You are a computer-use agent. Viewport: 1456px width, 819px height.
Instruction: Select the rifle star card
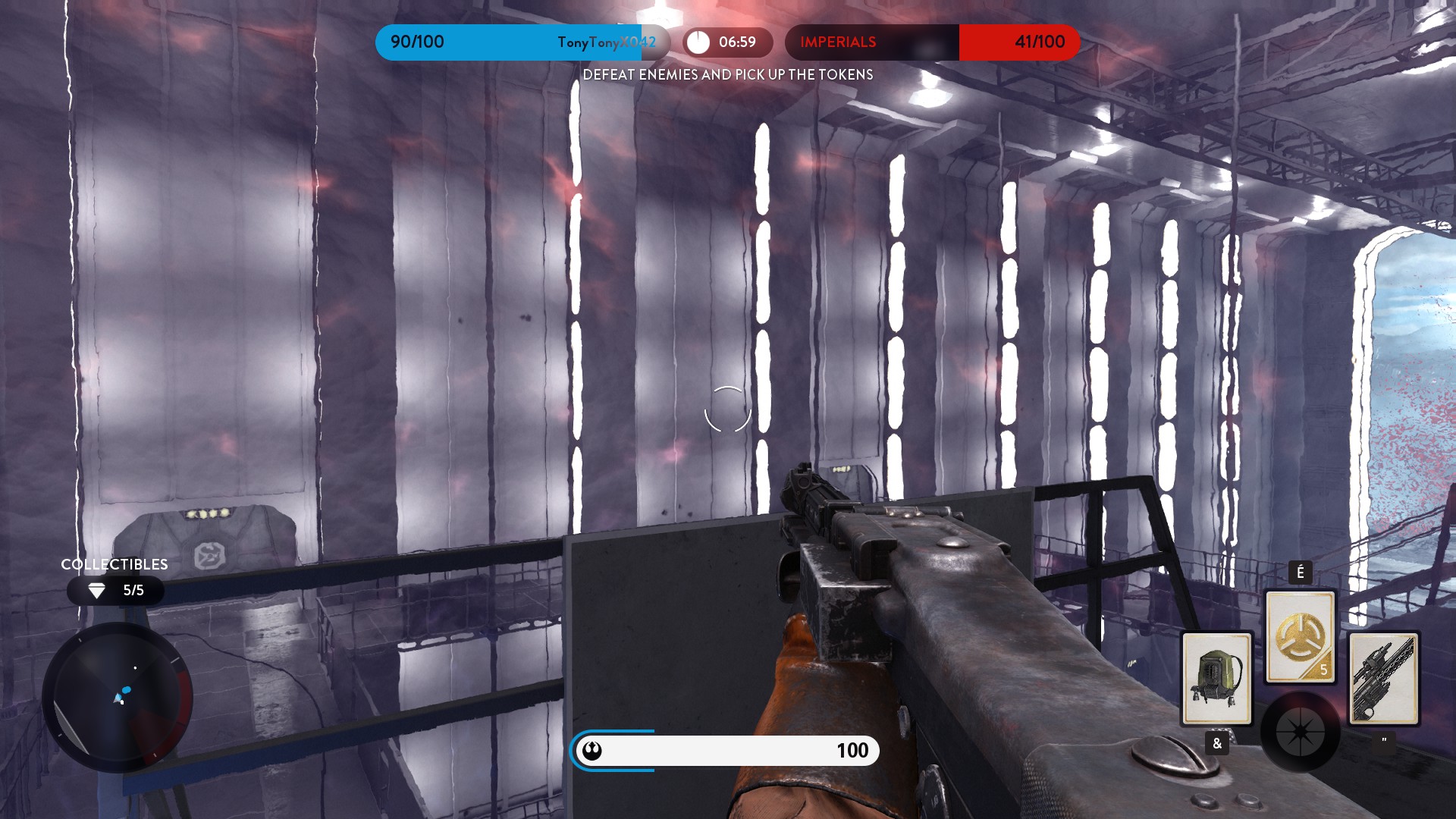[1383, 679]
